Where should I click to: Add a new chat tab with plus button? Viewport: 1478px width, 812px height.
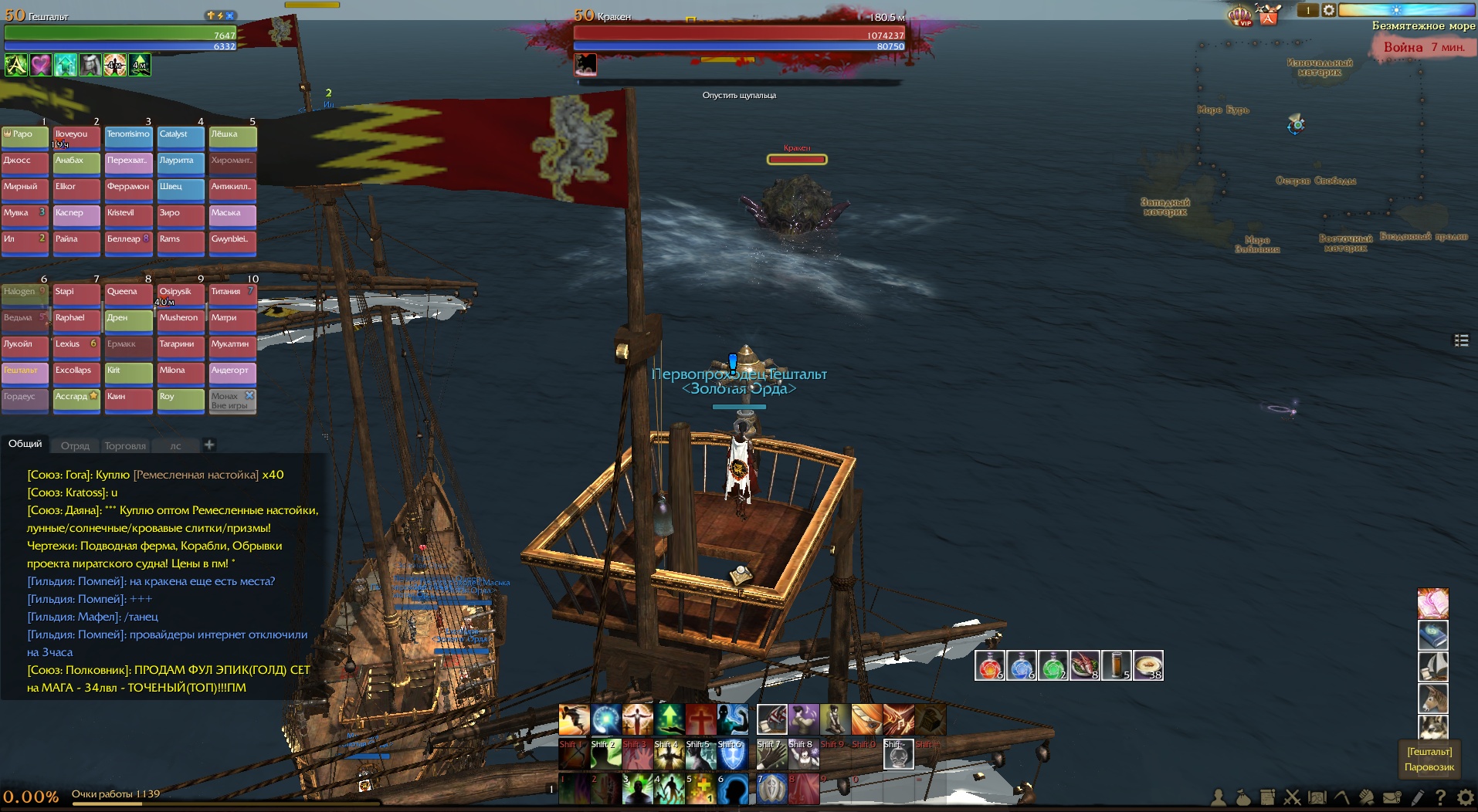[x=209, y=445]
